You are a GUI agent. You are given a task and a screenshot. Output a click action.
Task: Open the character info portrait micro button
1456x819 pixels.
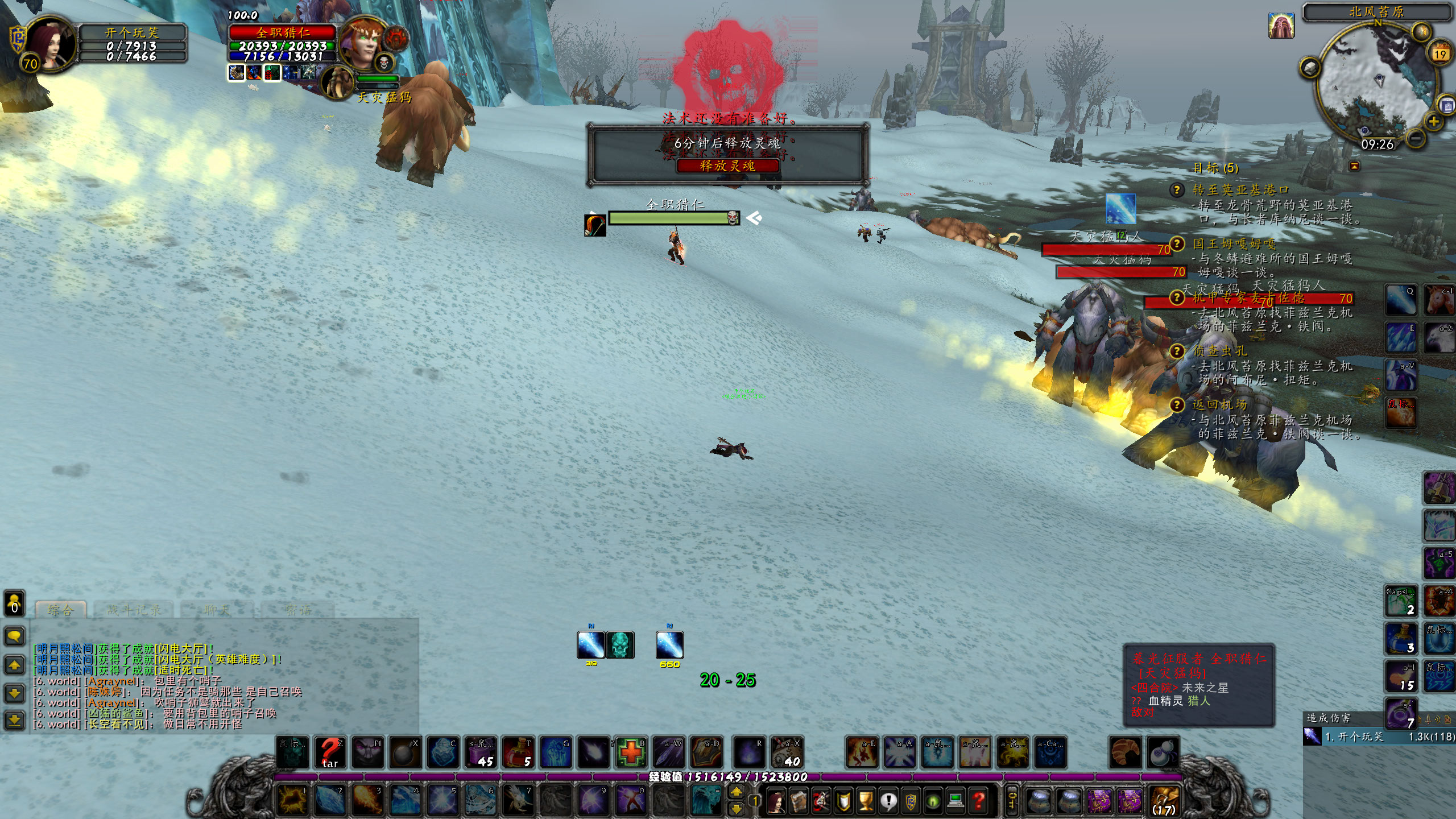point(776,801)
